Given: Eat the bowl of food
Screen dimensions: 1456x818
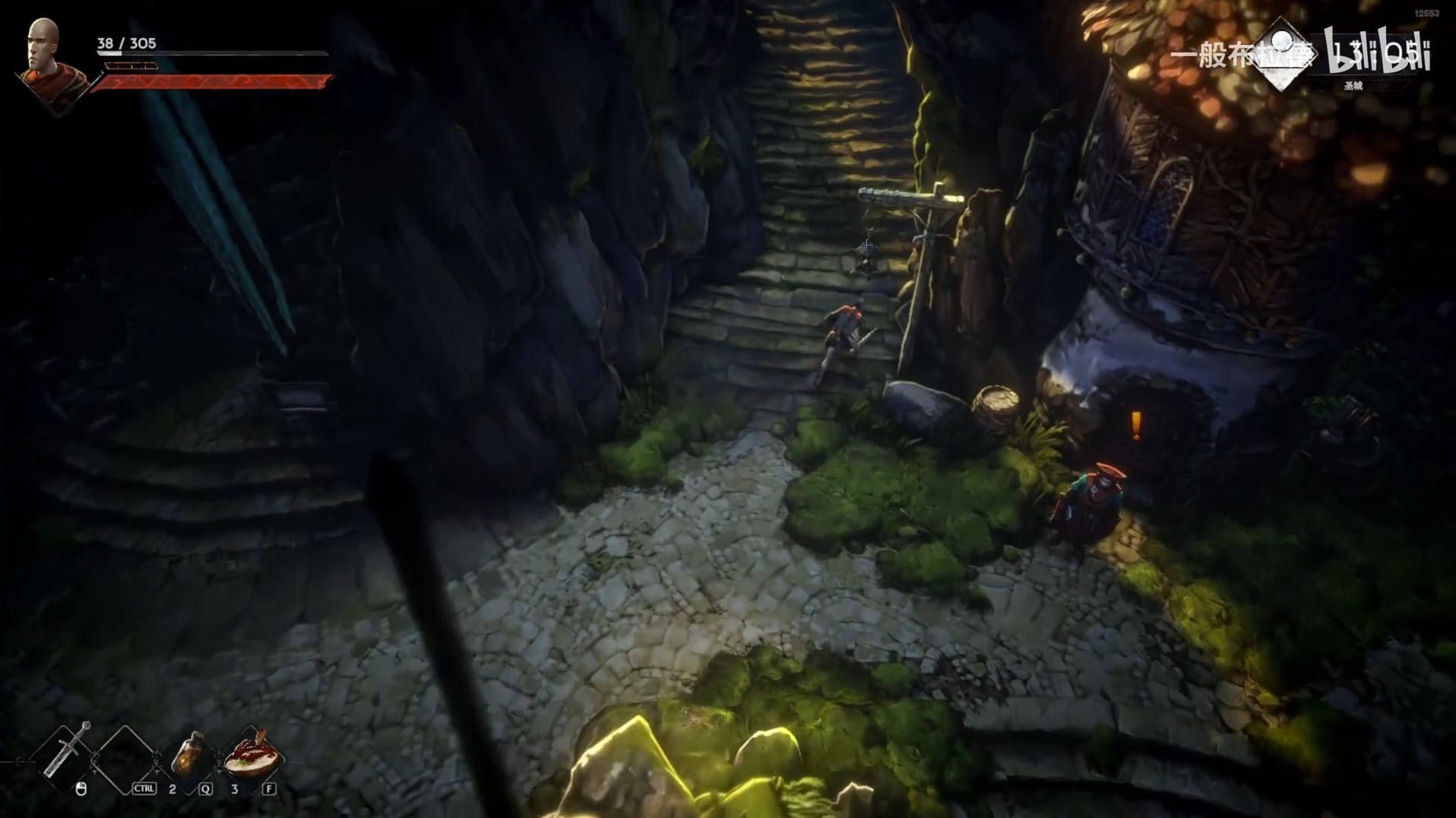Looking at the screenshot, I should 252,753.
